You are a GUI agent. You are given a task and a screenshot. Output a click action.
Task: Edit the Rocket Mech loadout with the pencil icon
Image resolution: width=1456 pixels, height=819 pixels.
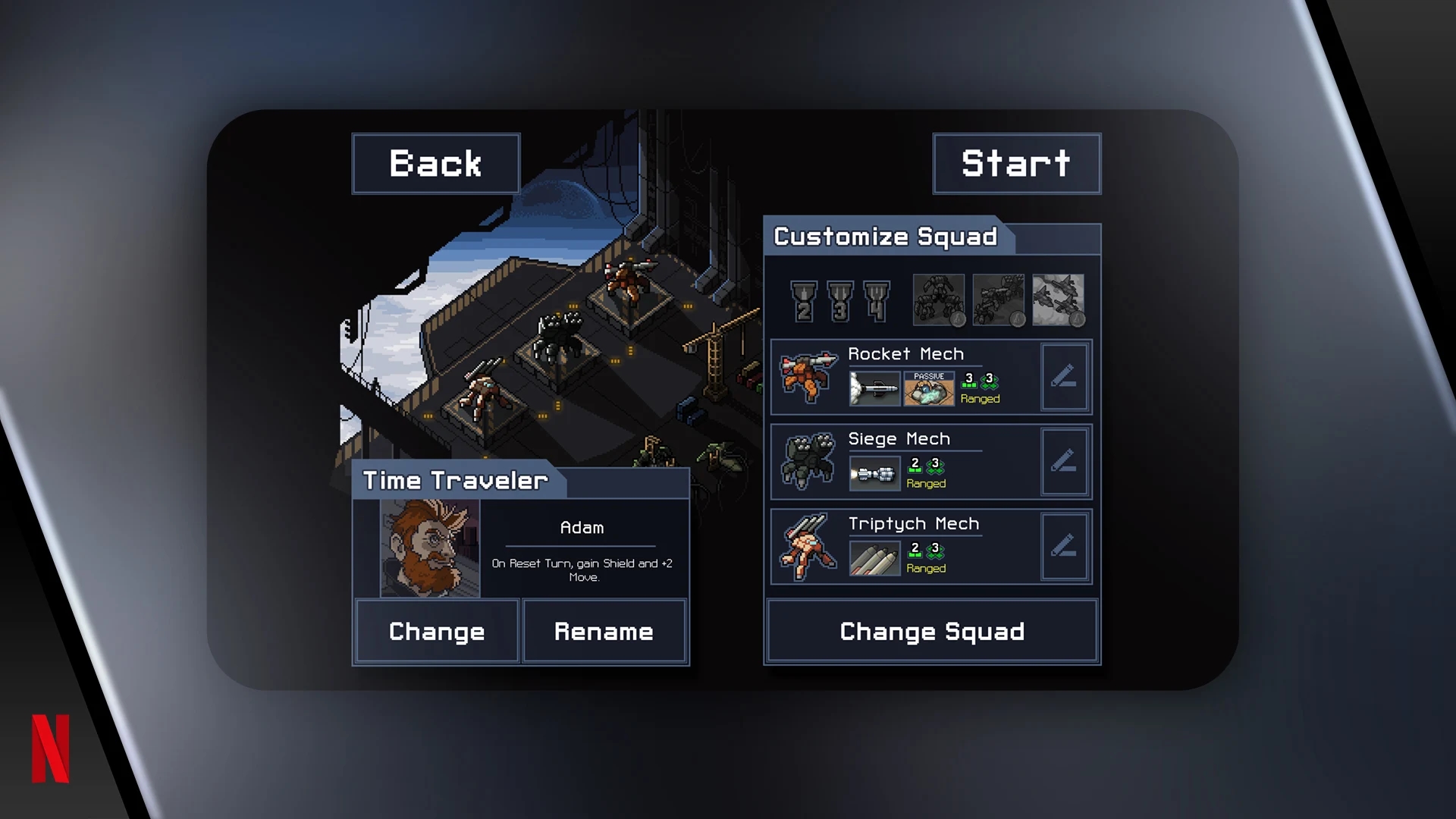(1065, 377)
